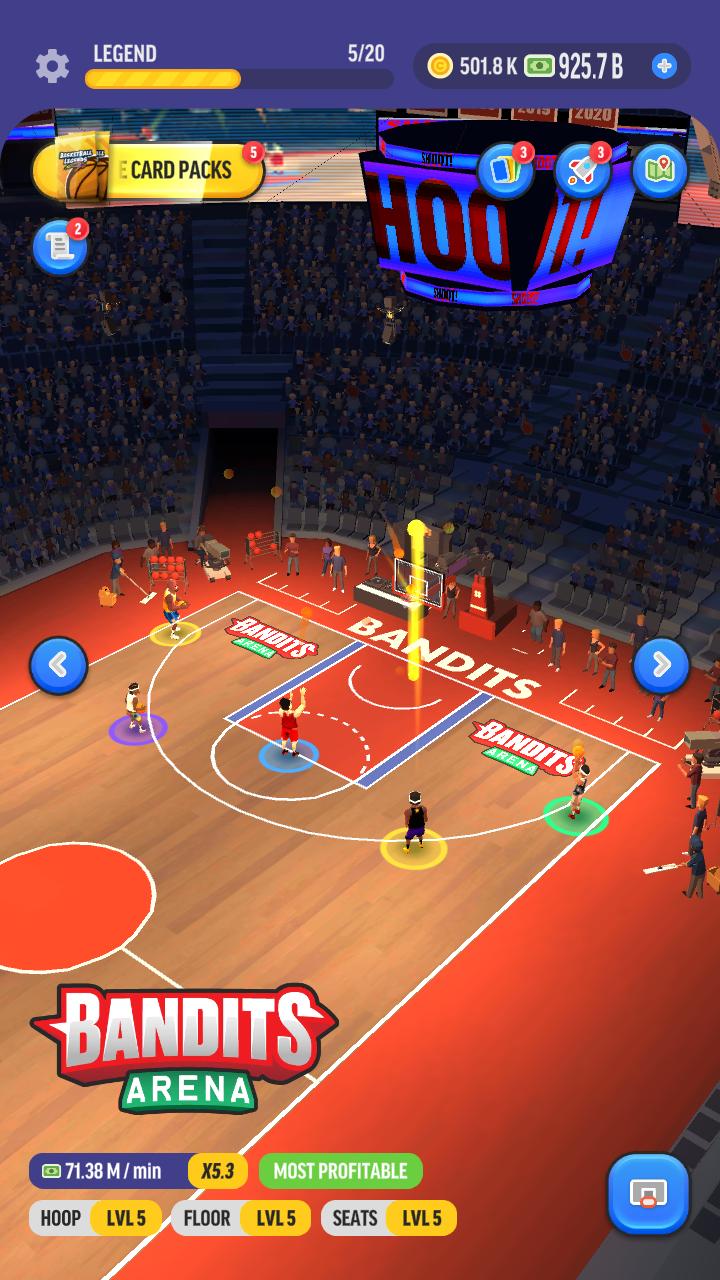Open the scroll quest list icon
720x1280 pixels.
pos(59,248)
